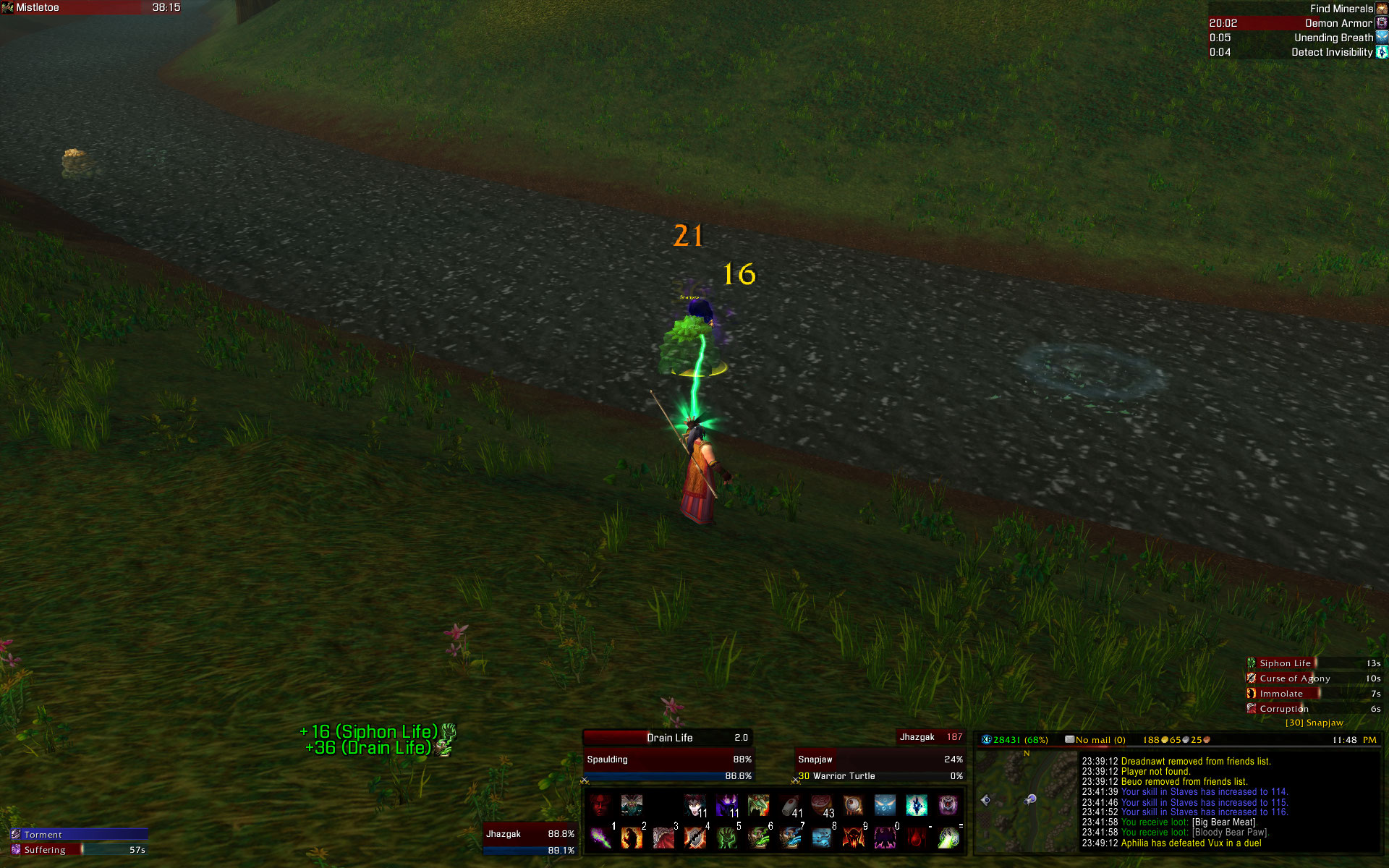The image size is (1389, 868).
Task: Activate the green wand Shoot icon
Action: (x=948, y=838)
